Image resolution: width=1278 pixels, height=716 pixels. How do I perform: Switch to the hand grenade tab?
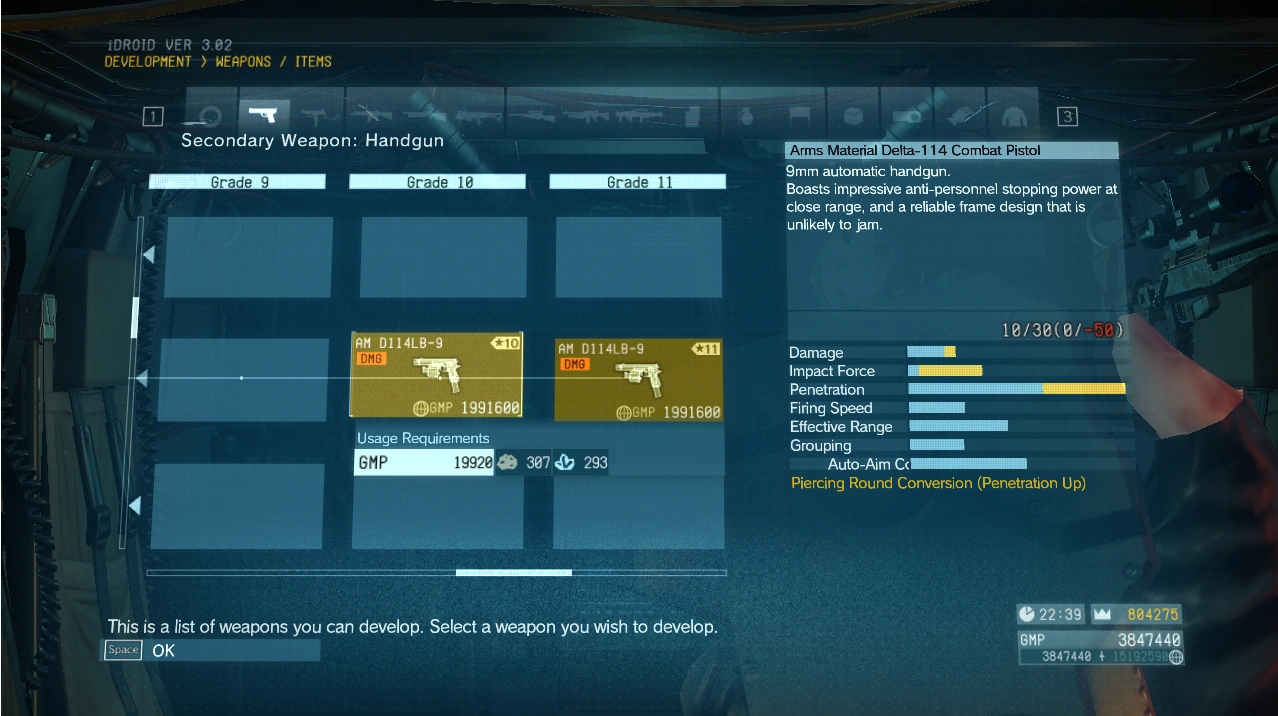tap(743, 115)
